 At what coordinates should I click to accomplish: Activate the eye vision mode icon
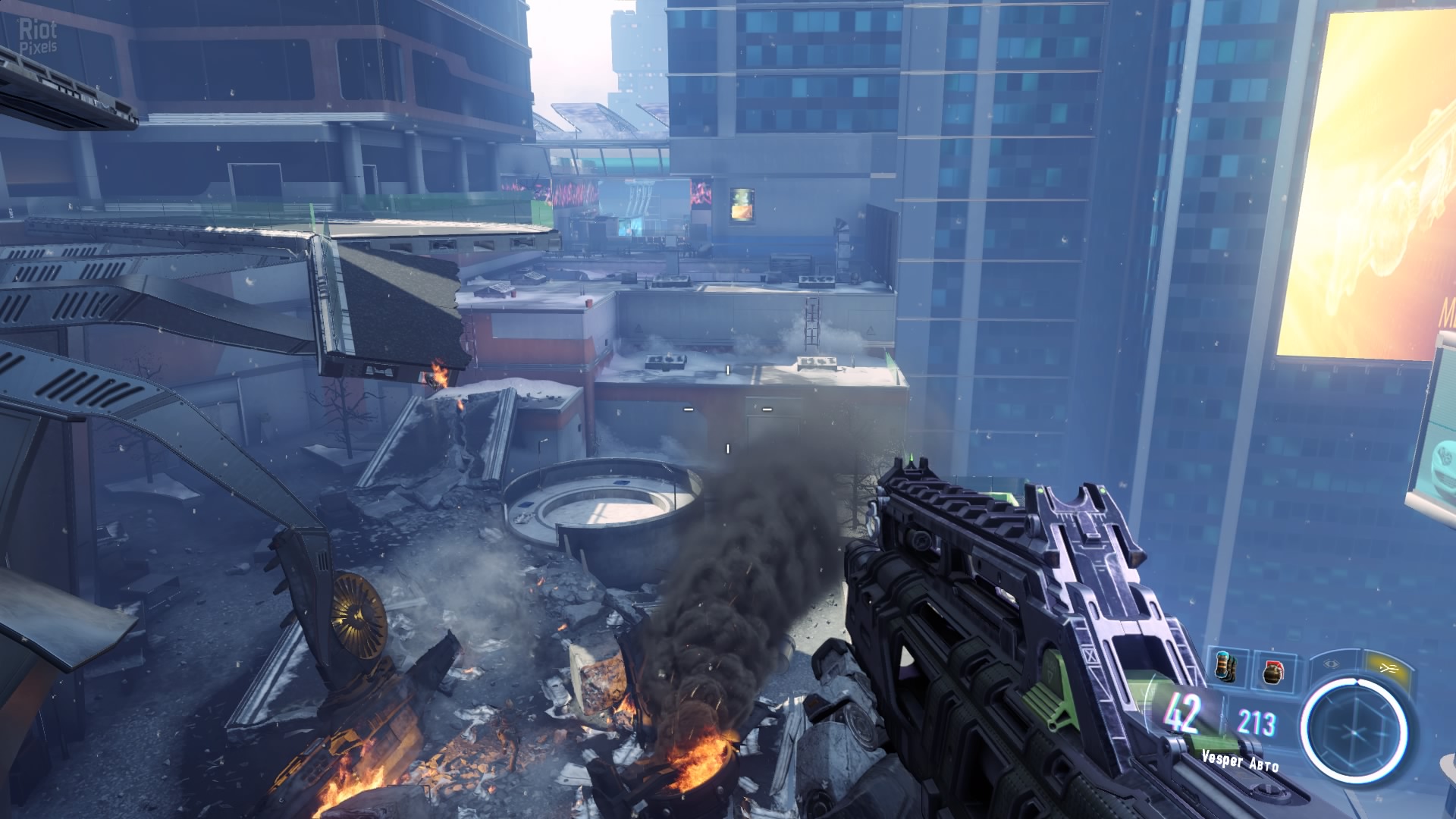[1332, 663]
